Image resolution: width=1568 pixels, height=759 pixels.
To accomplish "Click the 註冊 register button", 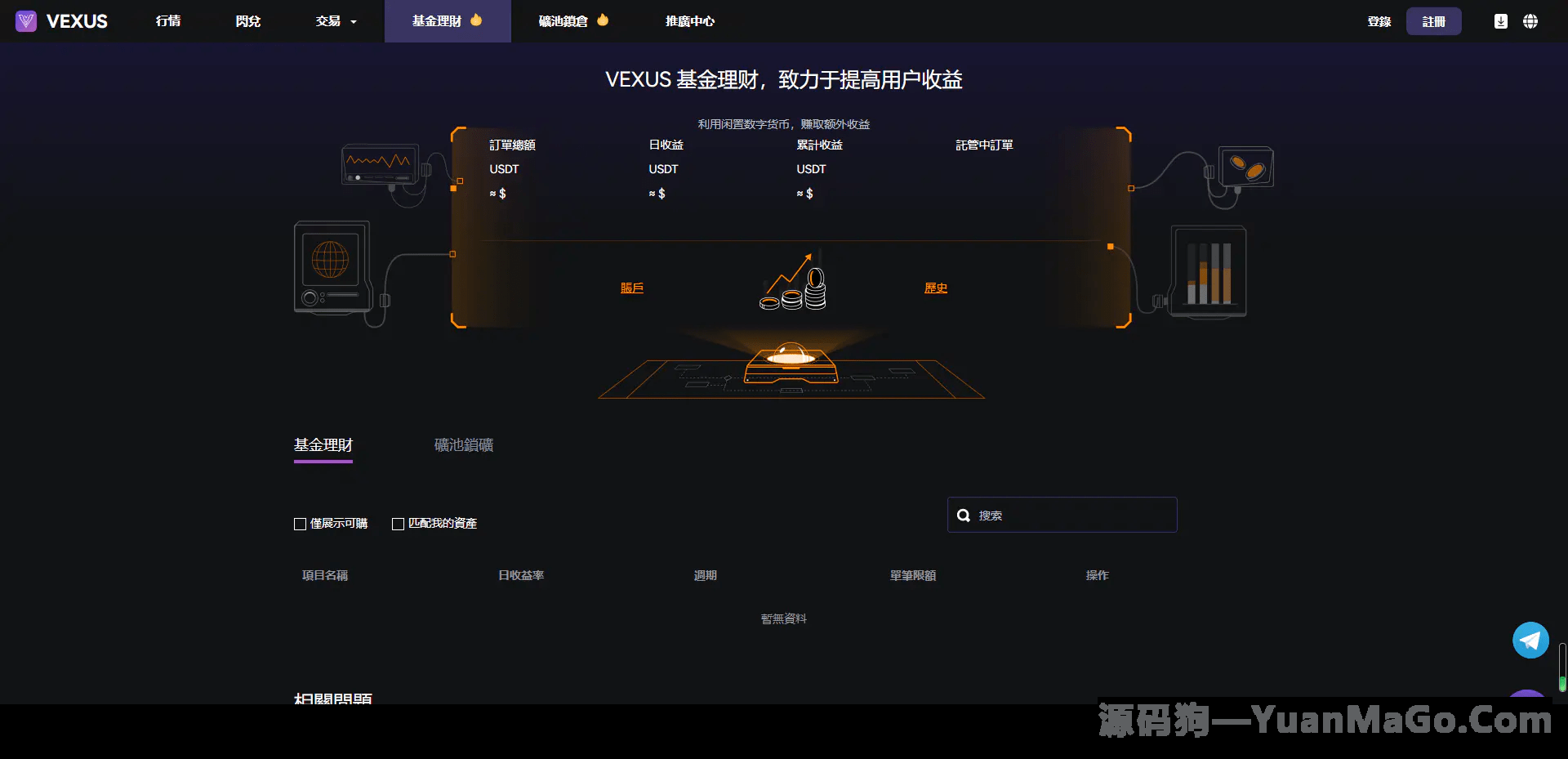I will pos(1434,21).
